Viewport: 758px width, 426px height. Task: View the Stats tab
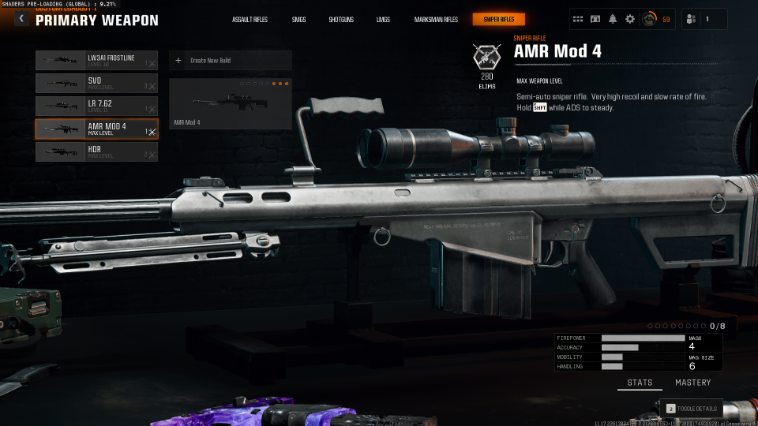pos(639,383)
